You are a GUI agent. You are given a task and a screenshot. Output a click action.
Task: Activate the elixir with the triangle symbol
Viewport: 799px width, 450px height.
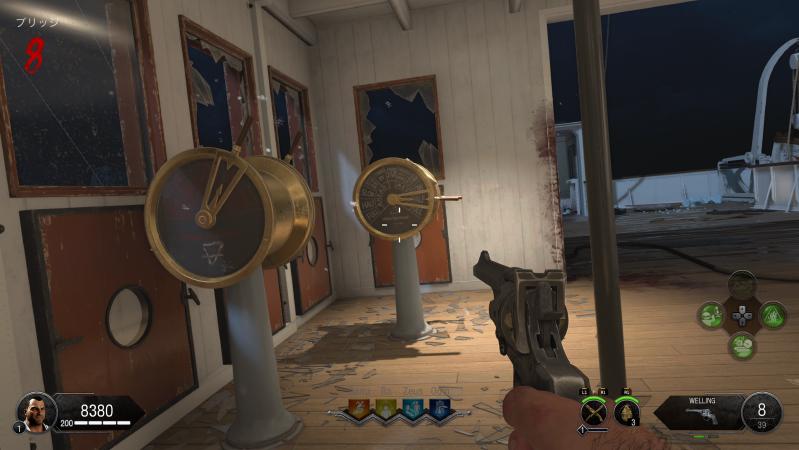772,316
